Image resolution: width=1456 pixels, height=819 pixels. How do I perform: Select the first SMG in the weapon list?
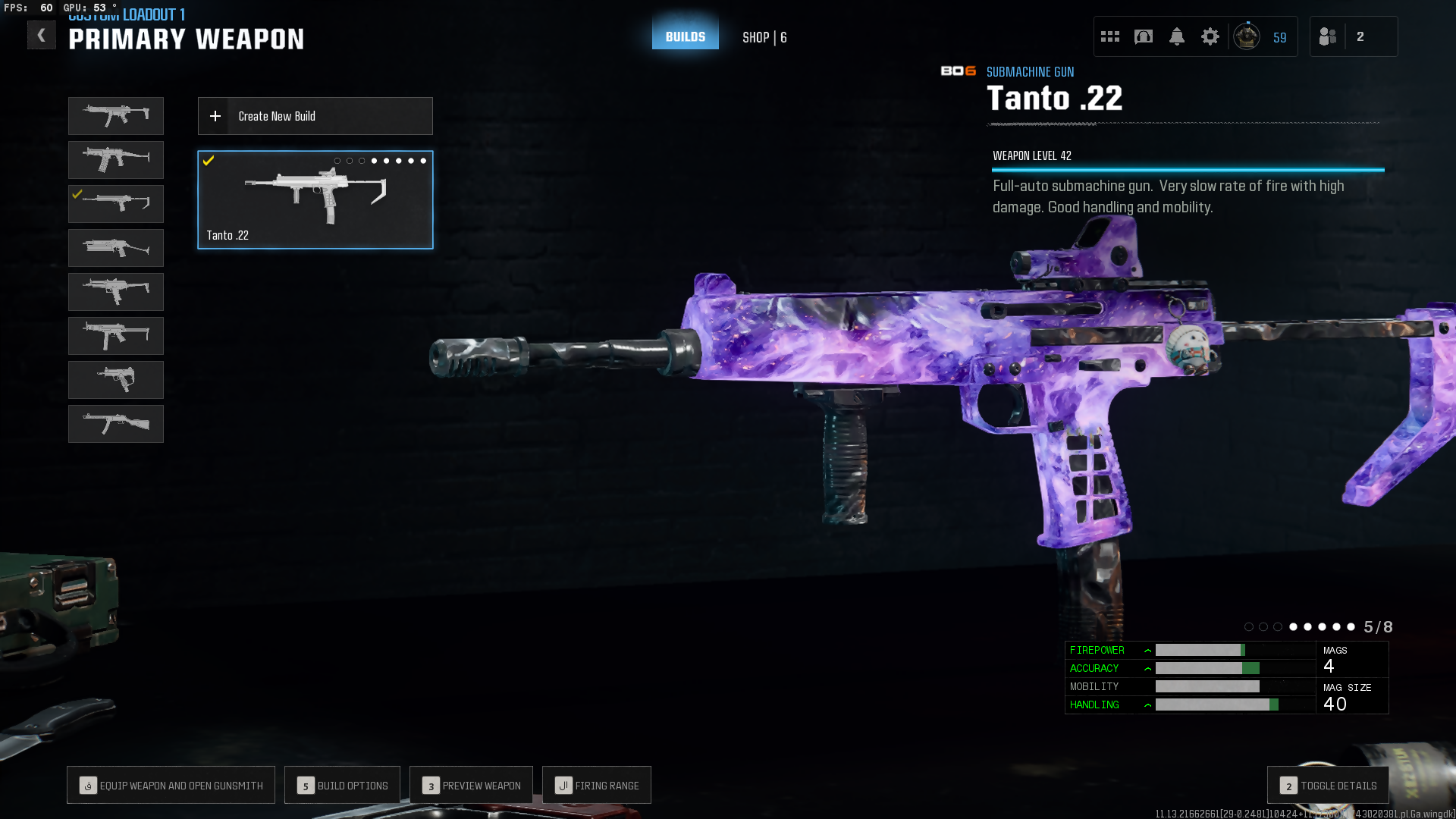point(116,116)
